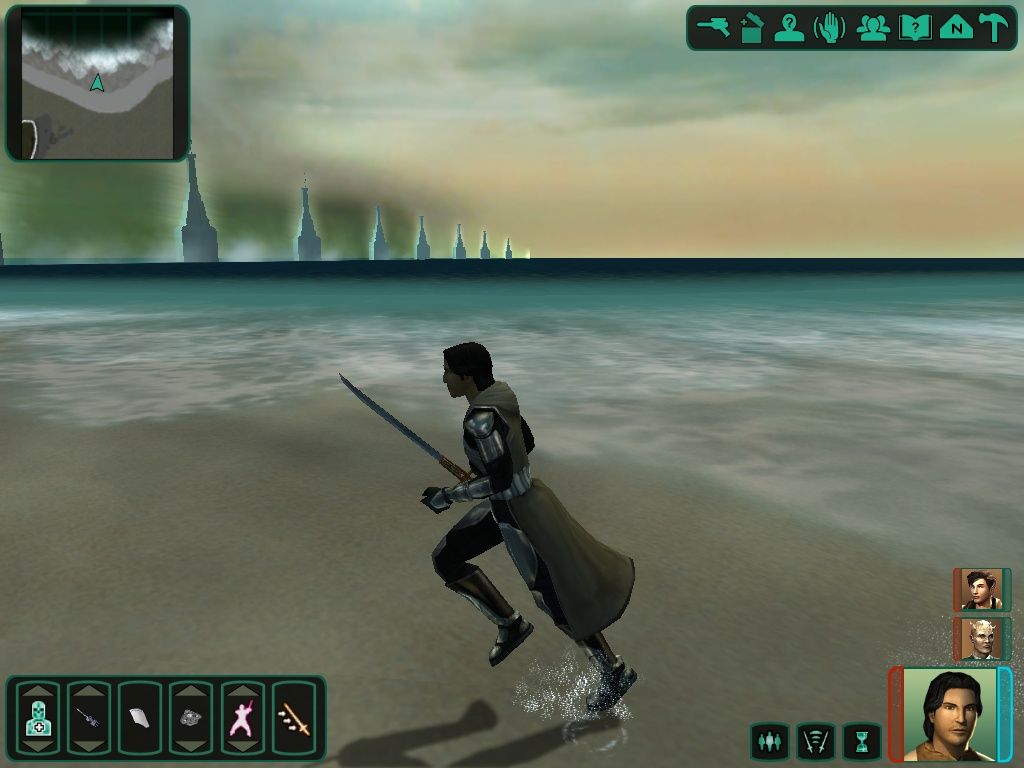Activate the pink fighter combat ability
The height and width of the screenshot is (768, 1024).
click(242, 718)
